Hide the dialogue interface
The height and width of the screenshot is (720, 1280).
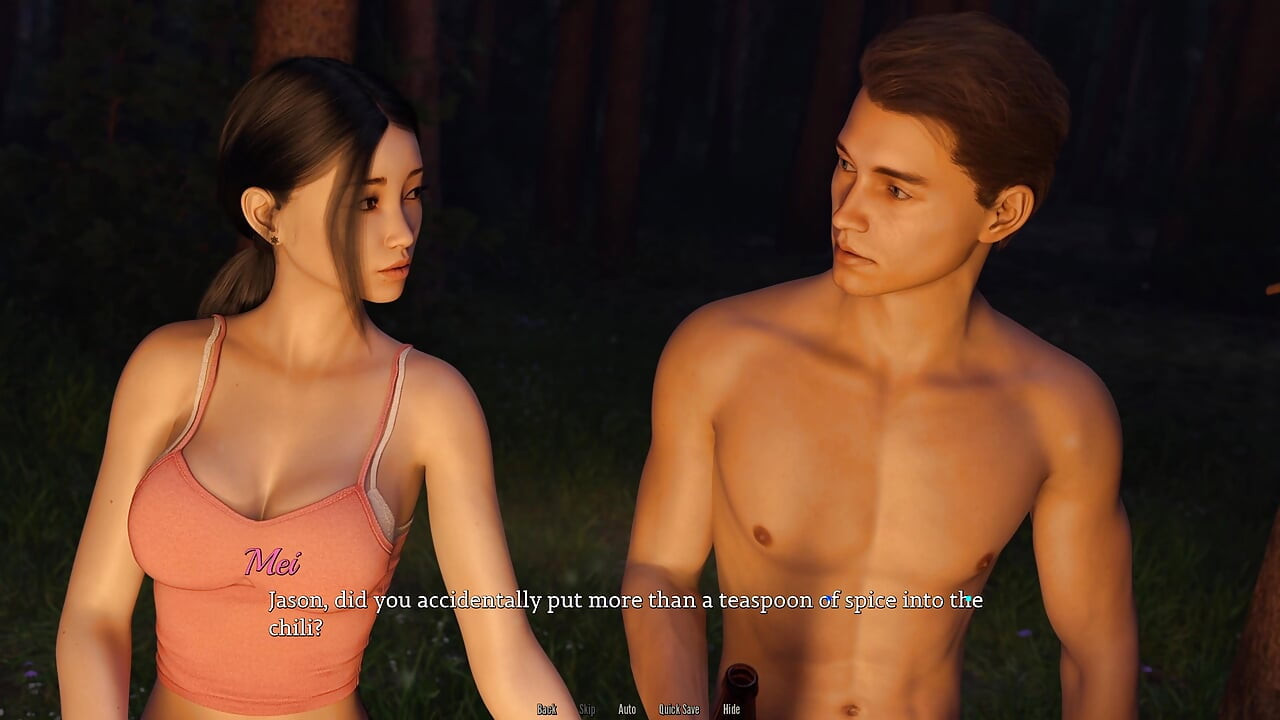[x=732, y=709]
